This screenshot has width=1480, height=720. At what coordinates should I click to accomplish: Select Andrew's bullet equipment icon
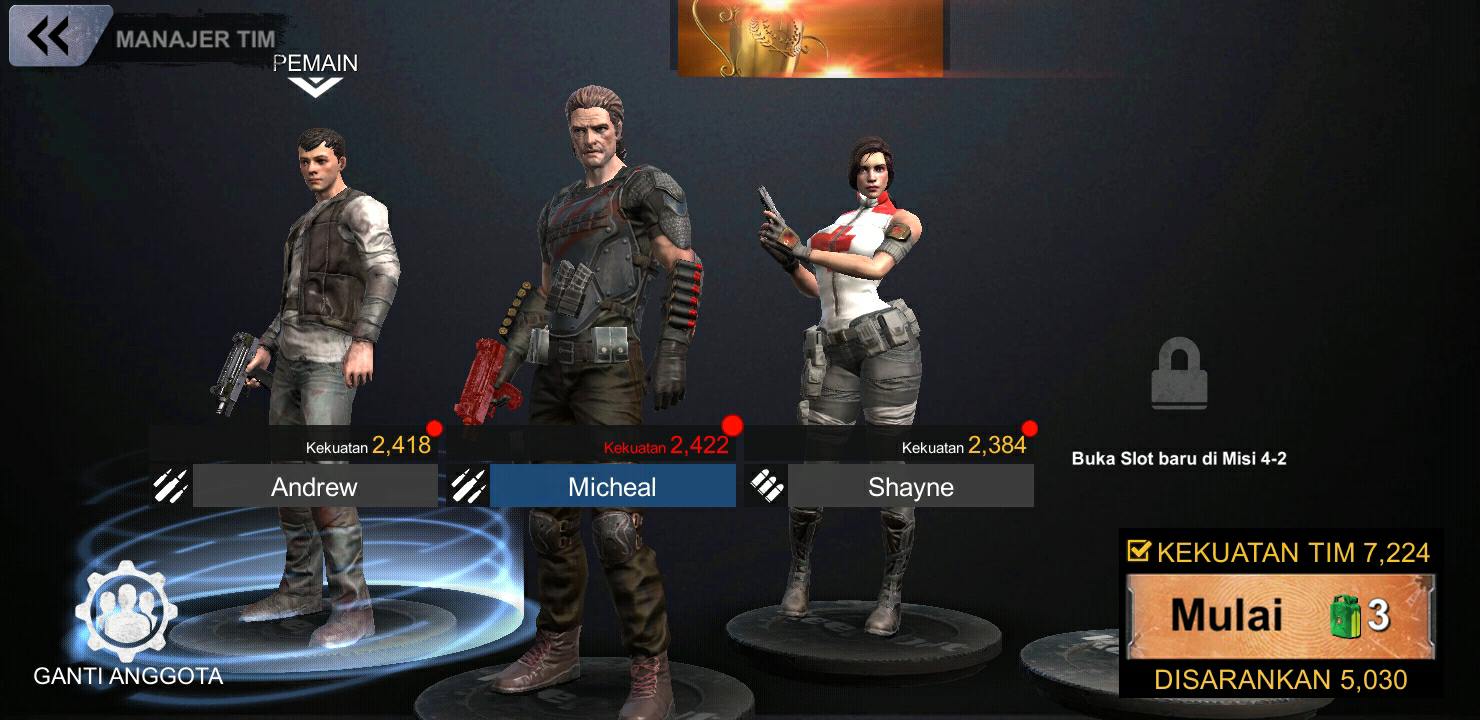tap(170, 487)
